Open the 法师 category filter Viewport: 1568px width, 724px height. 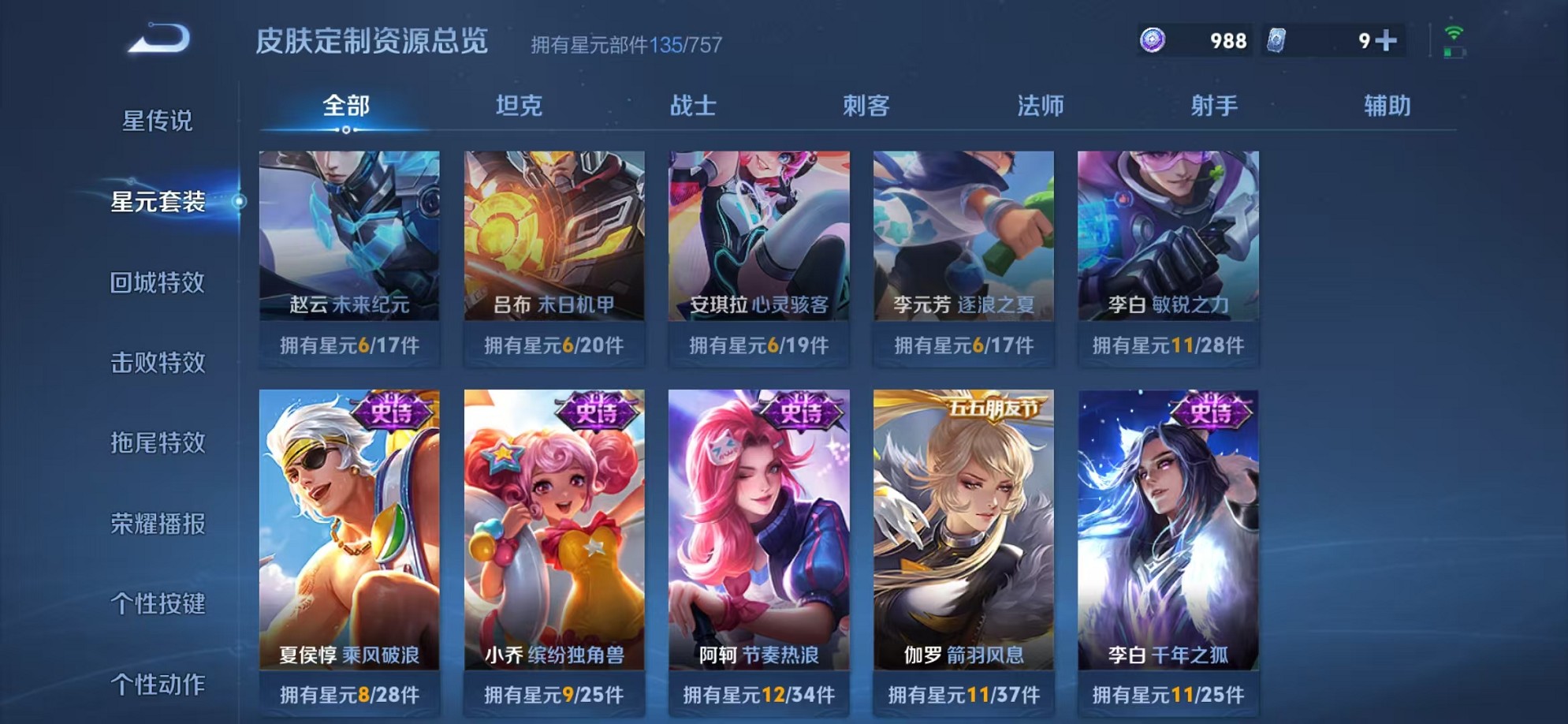point(1041,105)
